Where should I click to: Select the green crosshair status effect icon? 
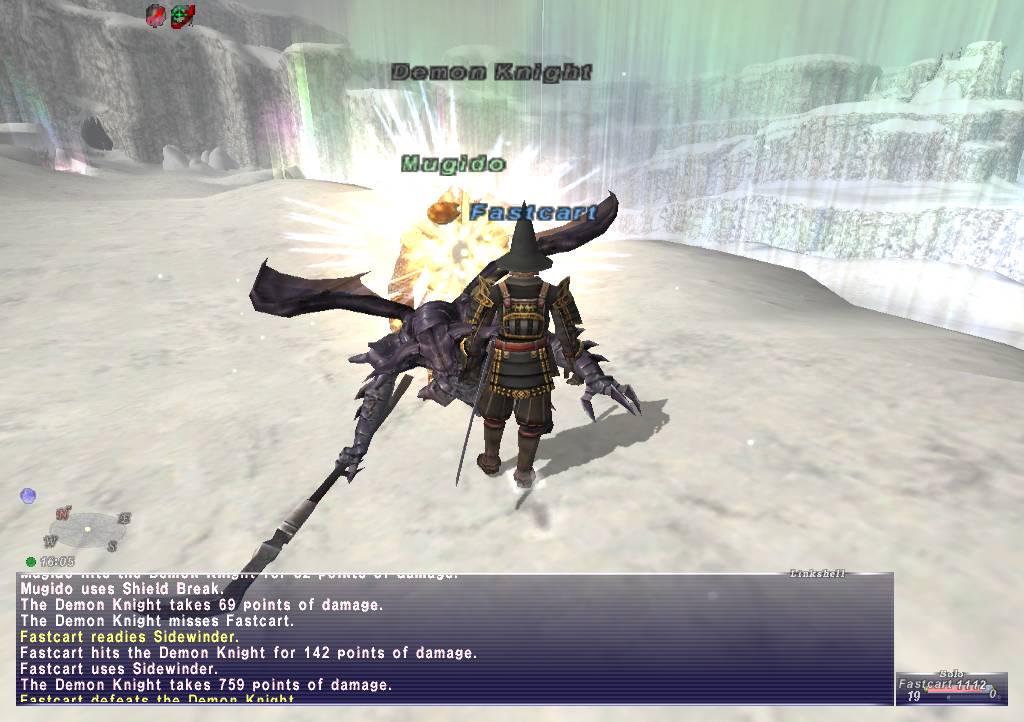pyautogui.click(x=181, y=15)
